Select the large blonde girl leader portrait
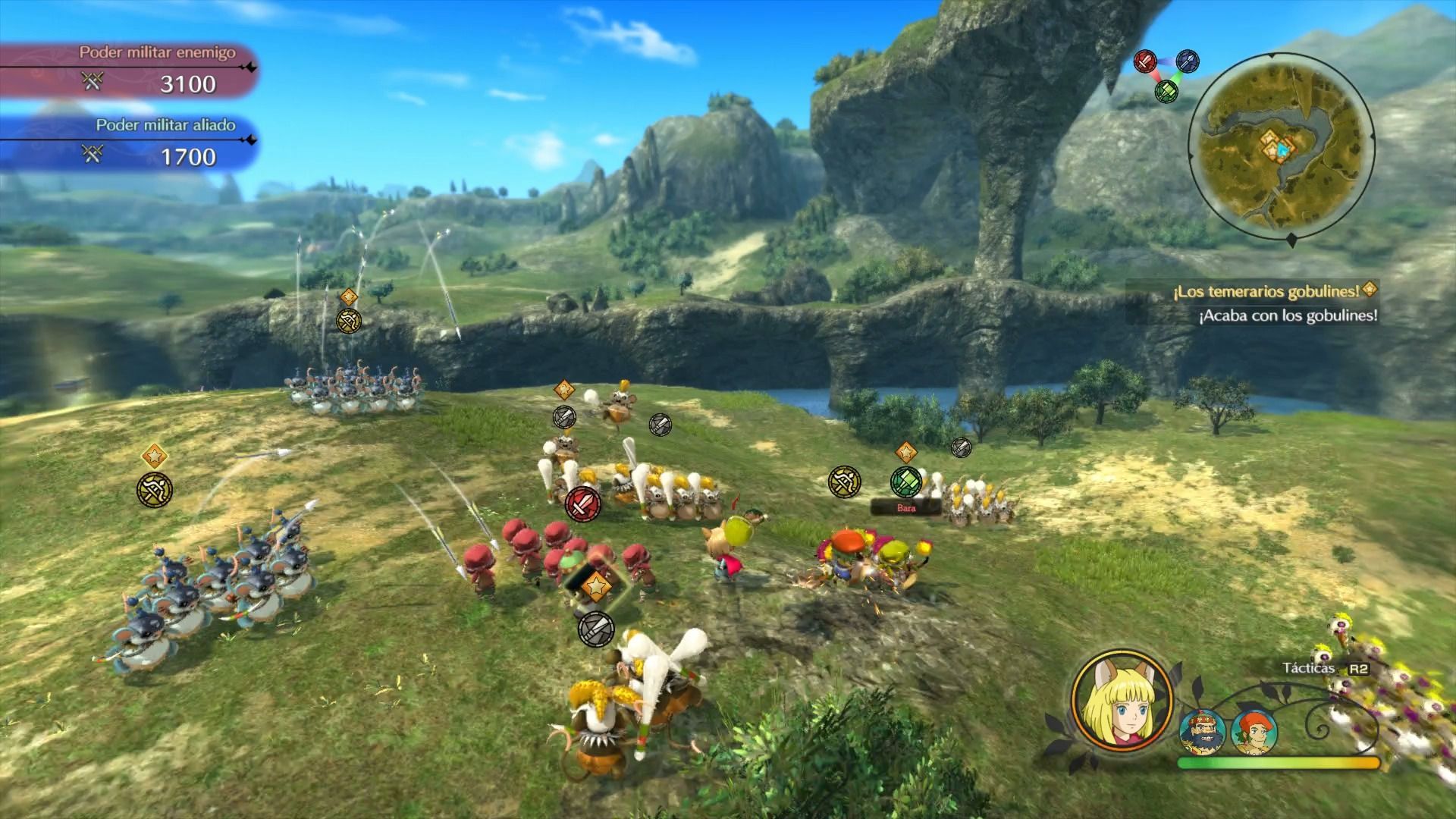 (x=1122, y=699)
